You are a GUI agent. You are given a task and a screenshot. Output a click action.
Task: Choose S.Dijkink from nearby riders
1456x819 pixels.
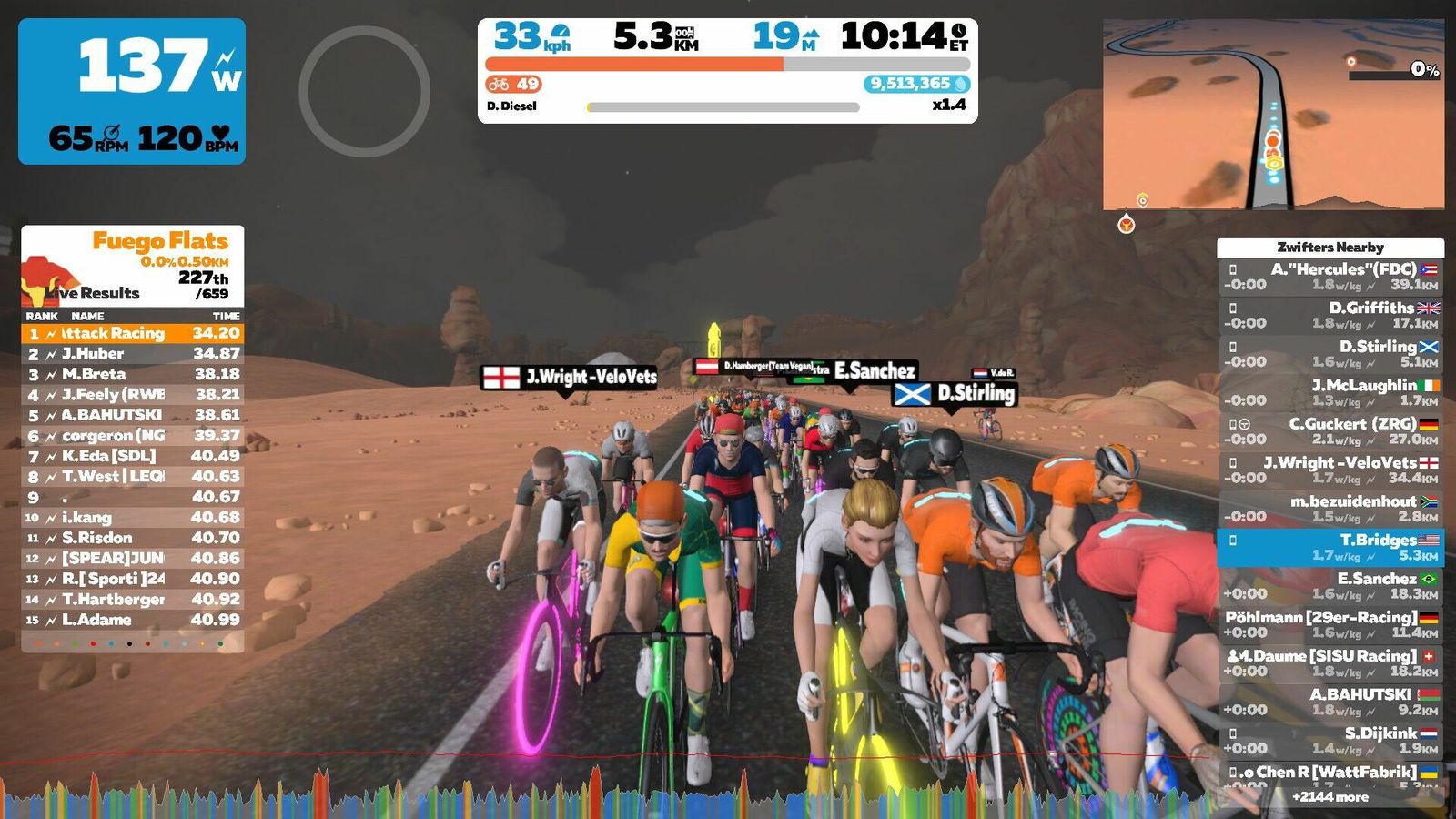[x=1330, y=741]
